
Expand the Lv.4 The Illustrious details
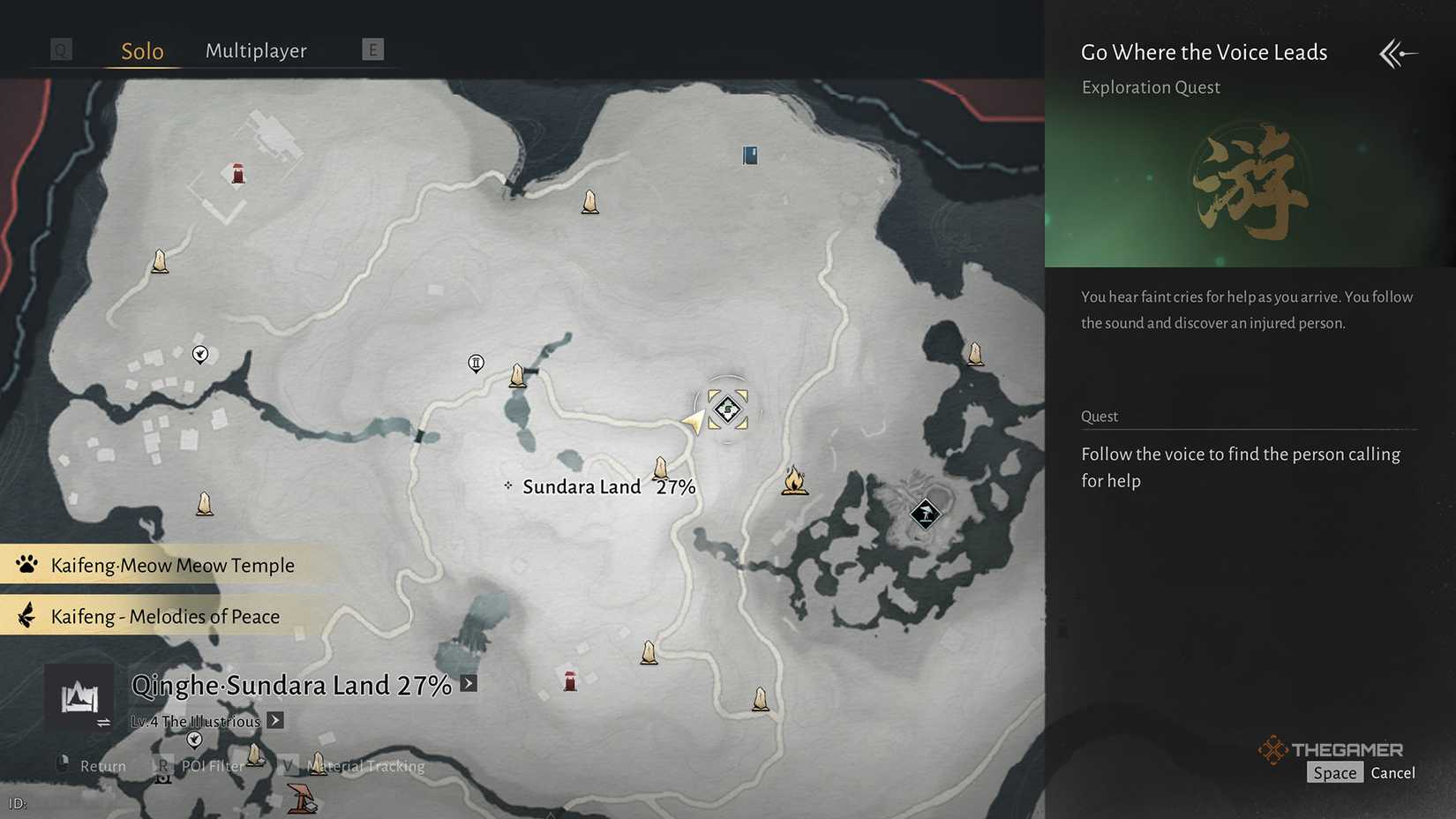coord(274,720)
